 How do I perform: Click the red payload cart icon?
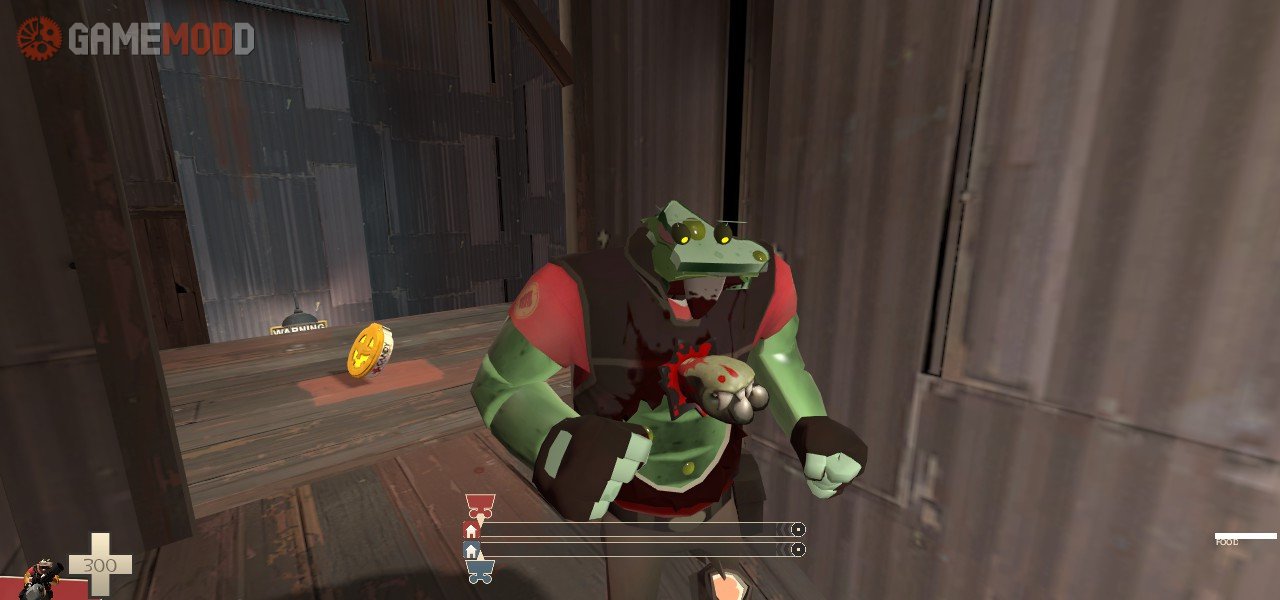click(x=479, y=504)
